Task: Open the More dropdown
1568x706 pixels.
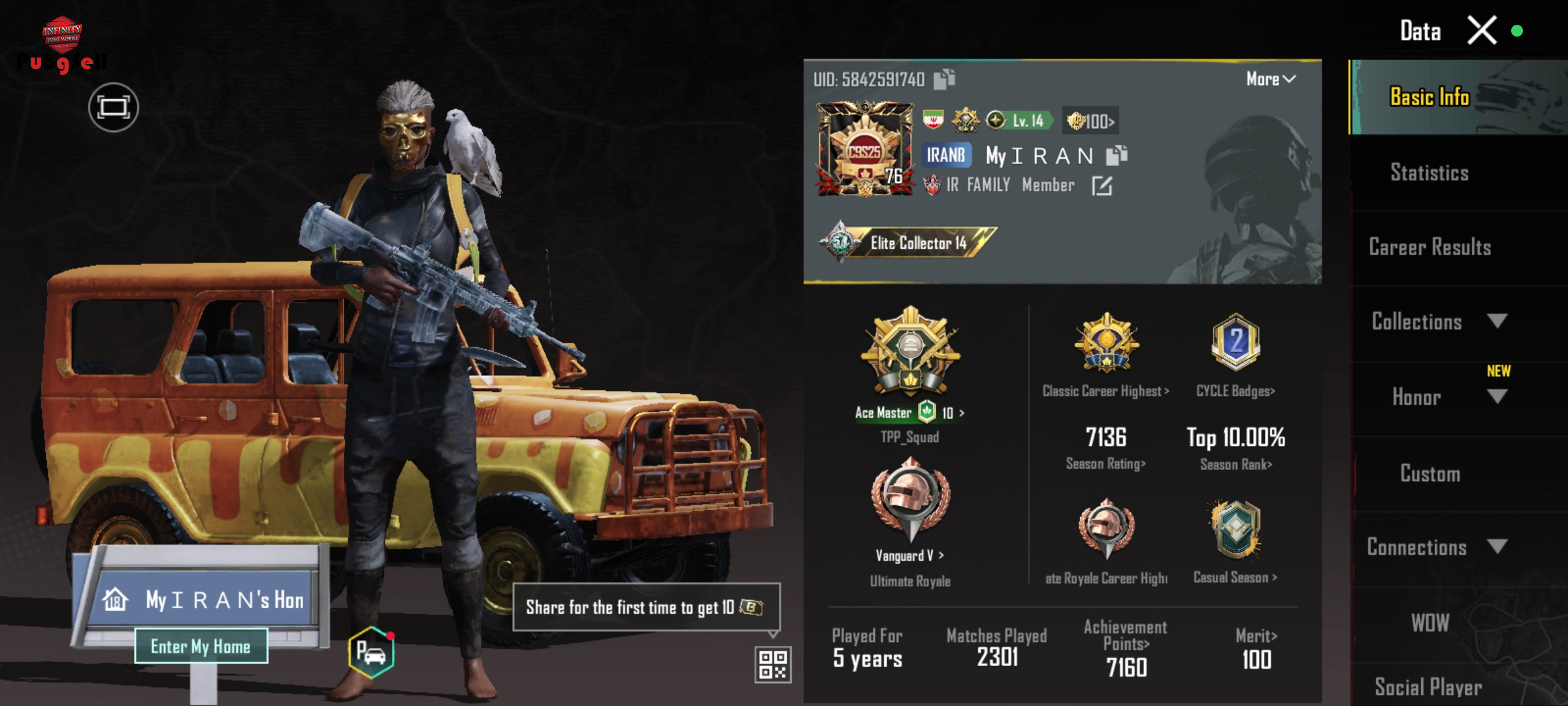Action: (x=1270, y=79)
